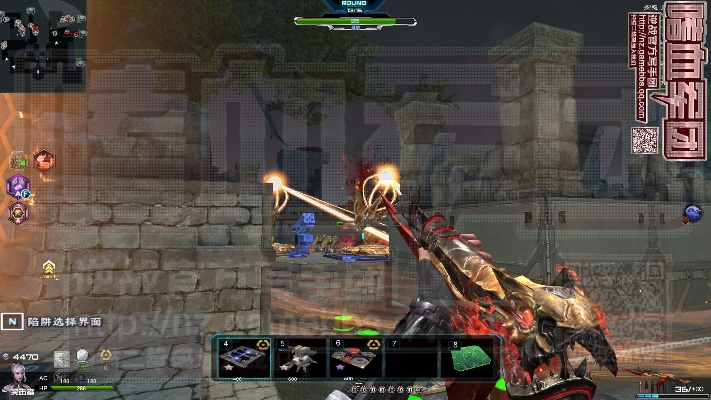Viewport: 711px width, 400px height.
Task: Click the green creature buff icon
Action: tap(18, 160)
